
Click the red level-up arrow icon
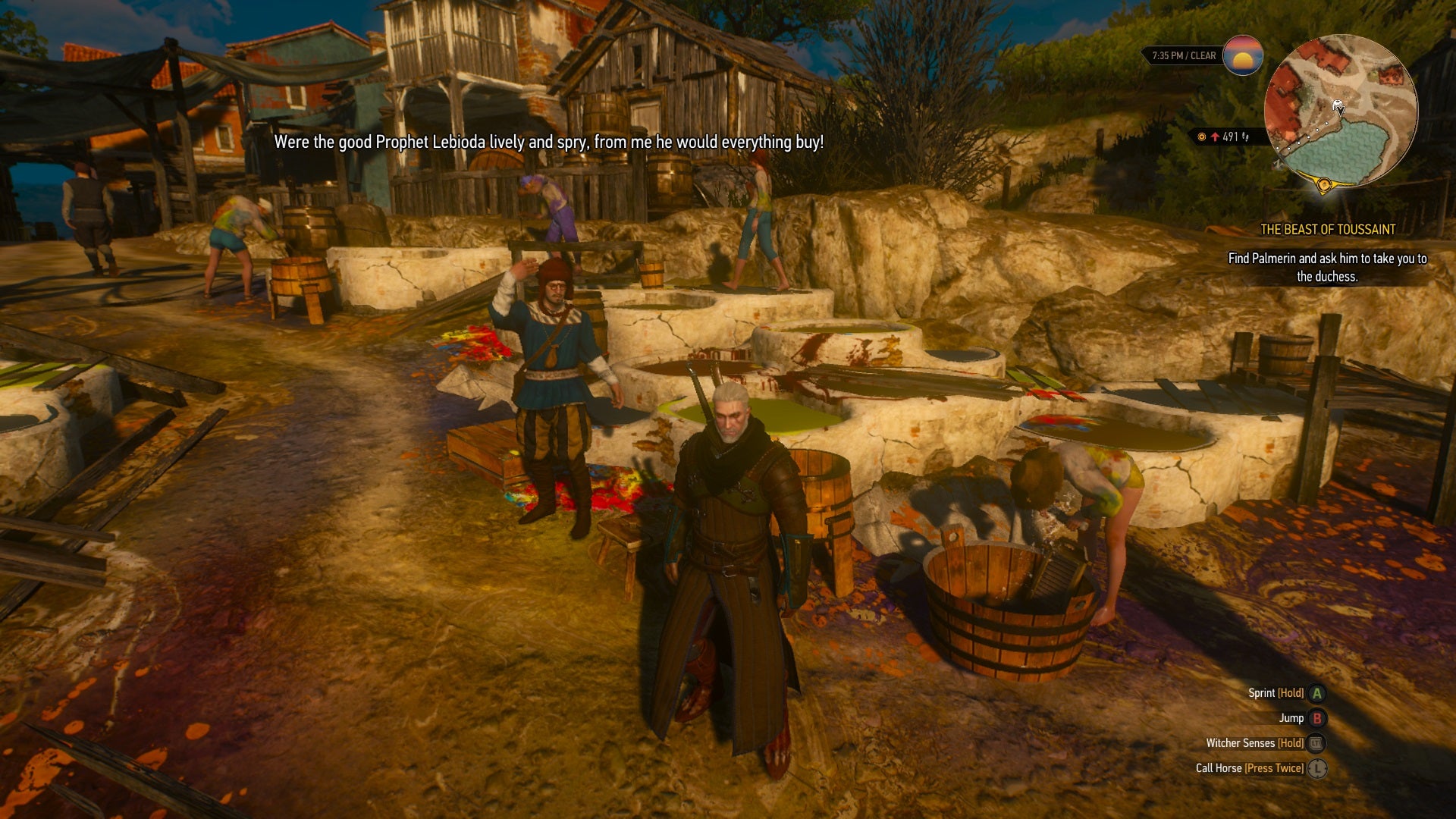[1216, 138]
